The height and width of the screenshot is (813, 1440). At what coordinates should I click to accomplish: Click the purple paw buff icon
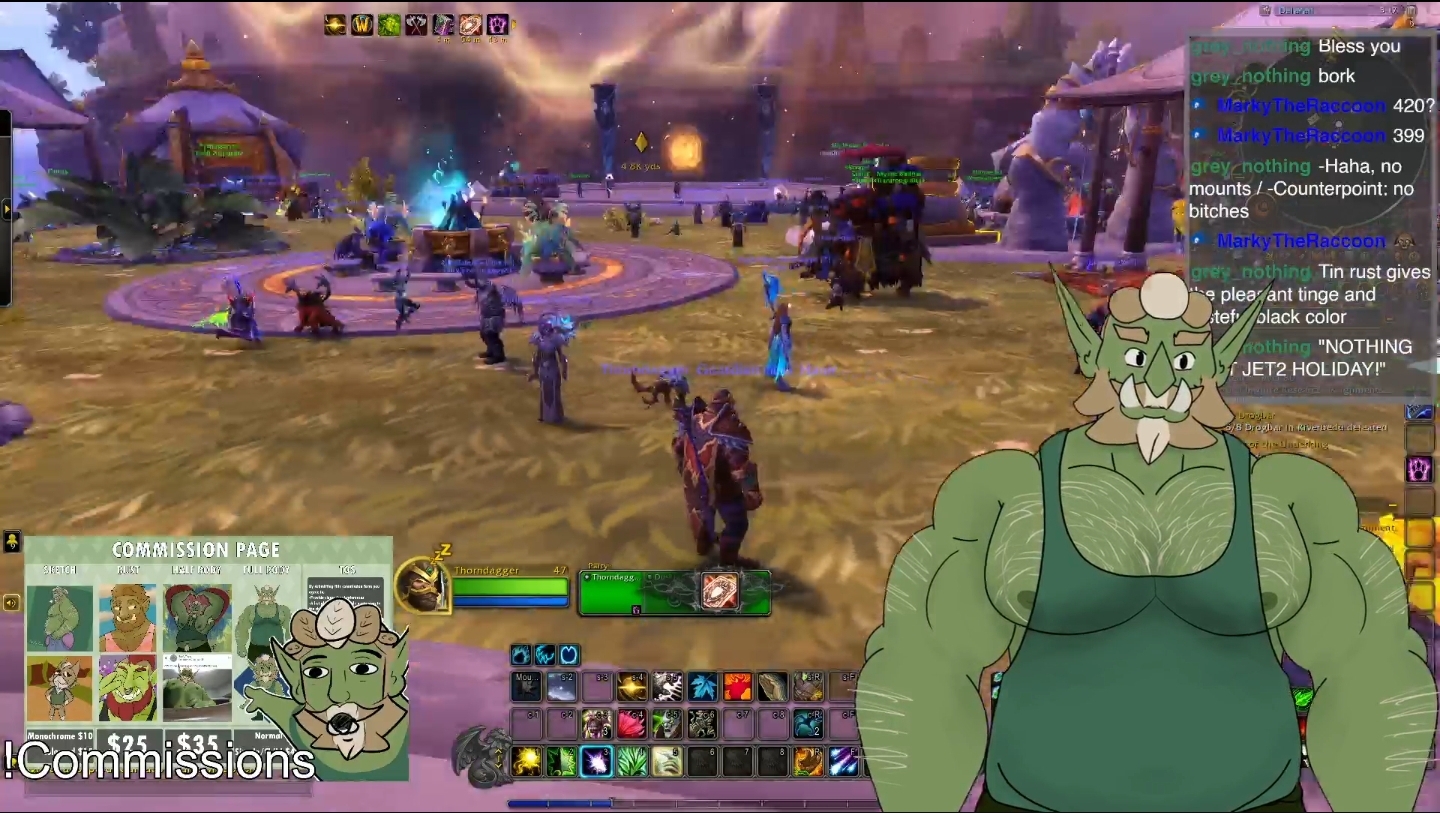pos(497,25)
